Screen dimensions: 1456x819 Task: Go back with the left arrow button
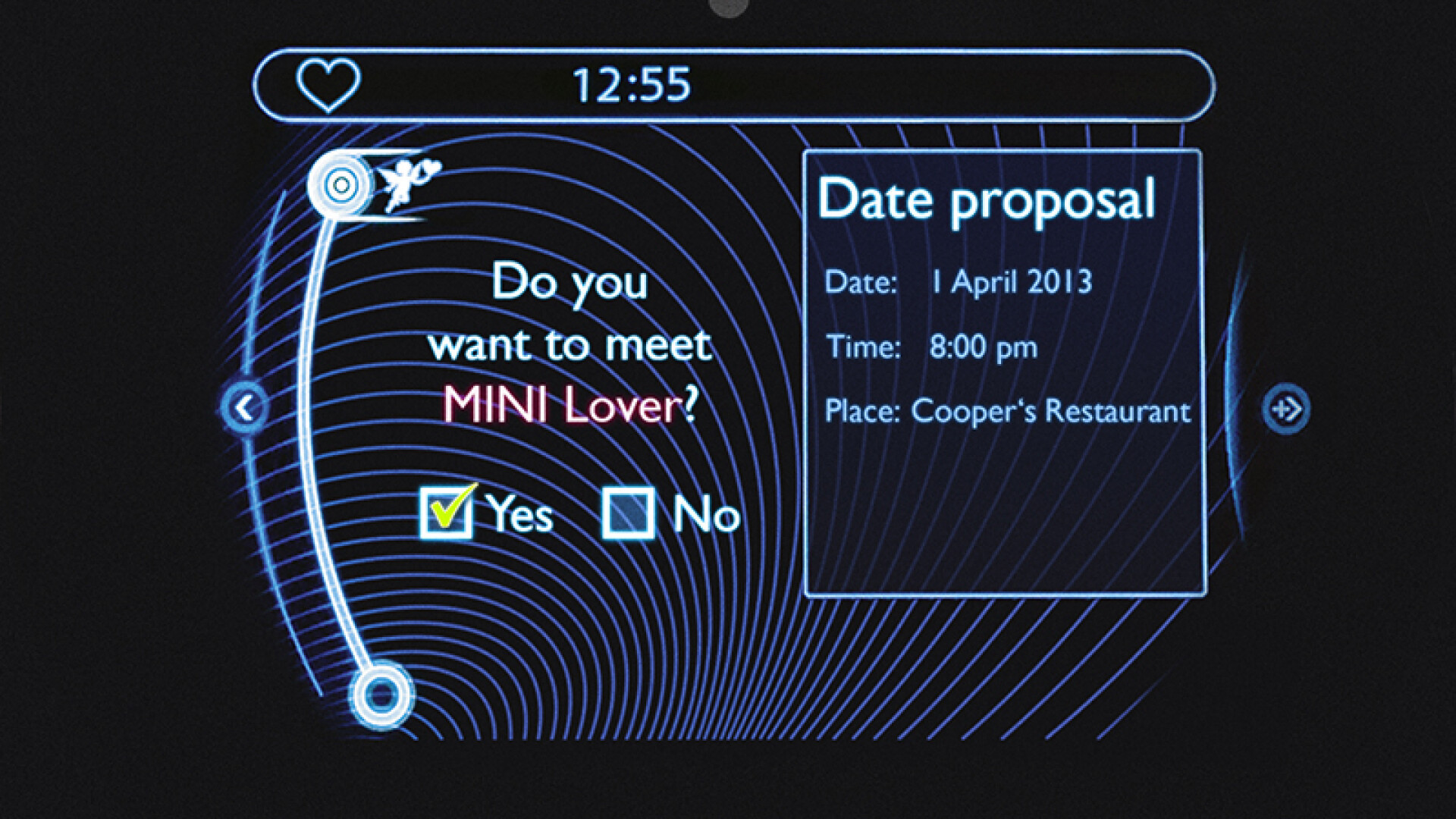pos(244,409)
